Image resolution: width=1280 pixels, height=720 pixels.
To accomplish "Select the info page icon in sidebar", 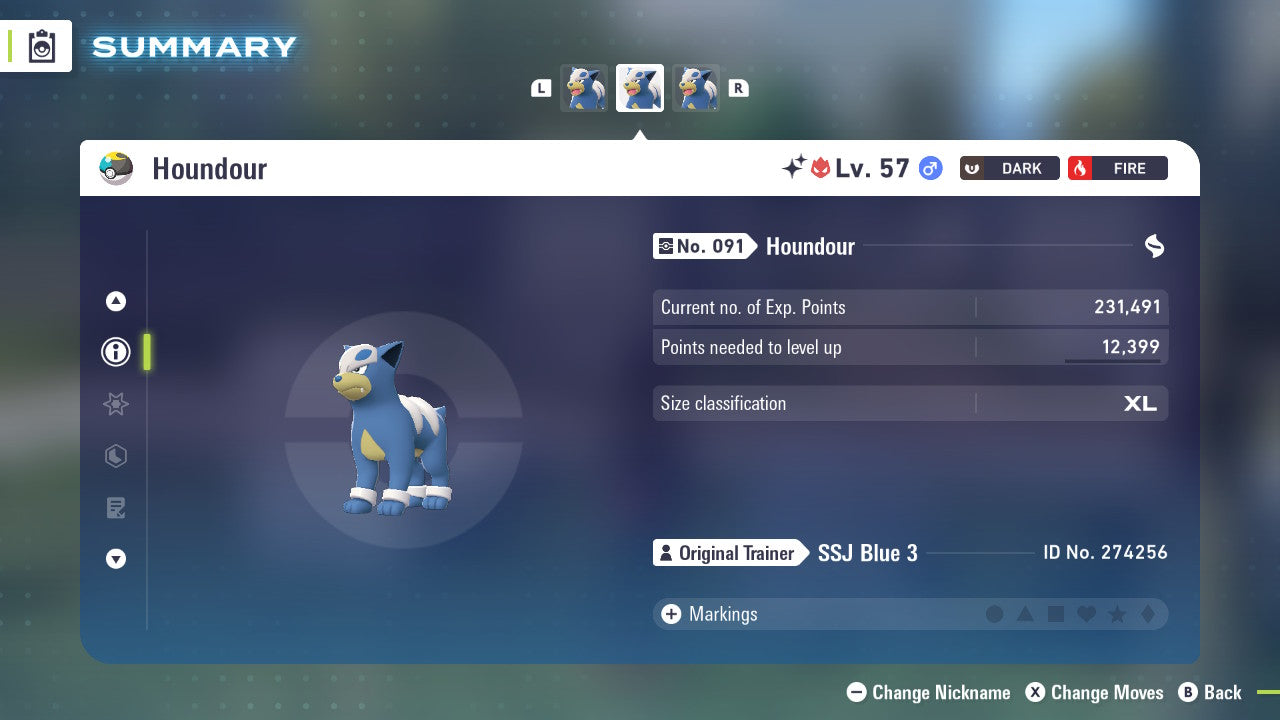I will coord(115,351).
